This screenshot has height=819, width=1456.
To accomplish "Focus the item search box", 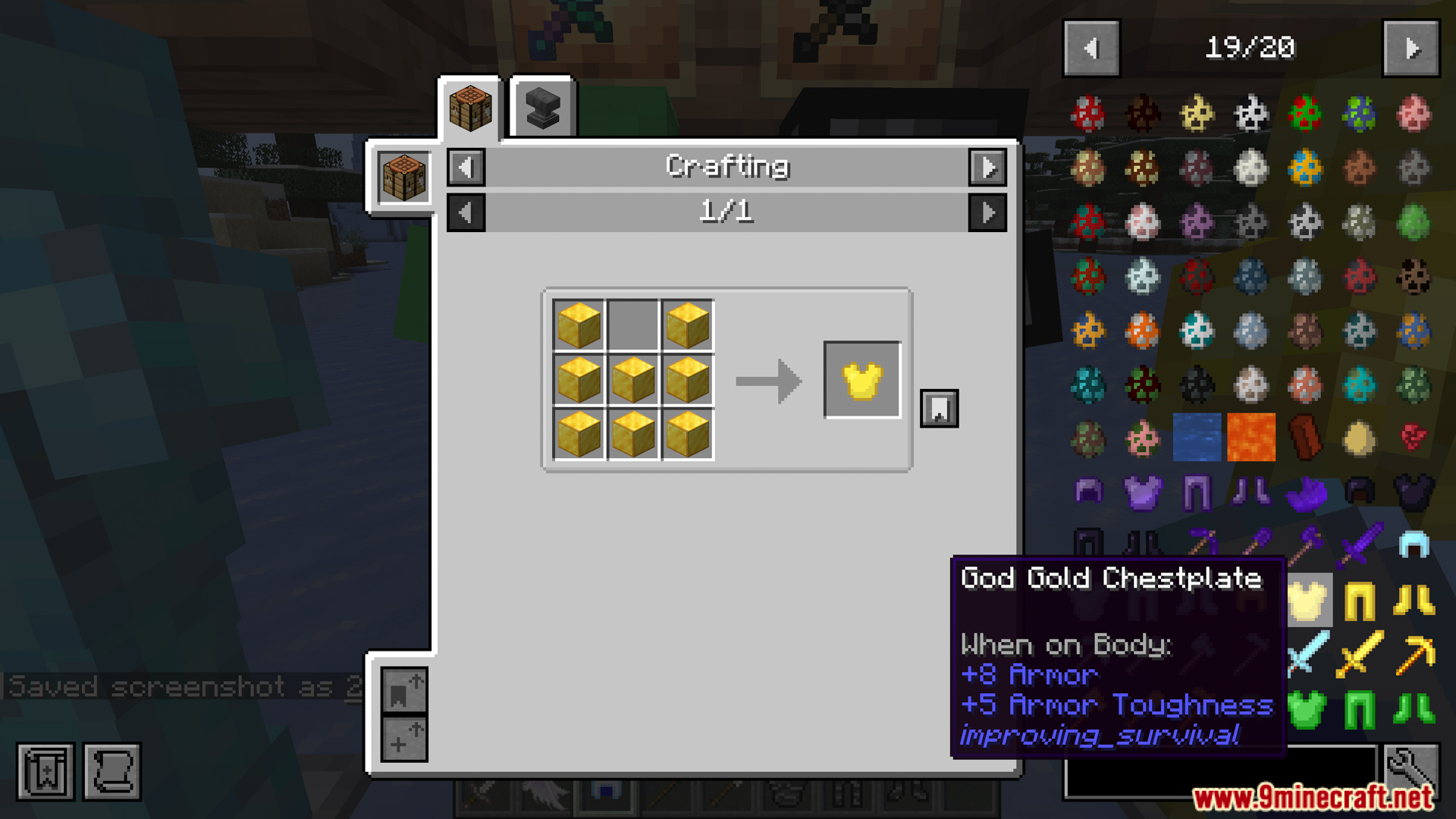I will point(1219,770).
